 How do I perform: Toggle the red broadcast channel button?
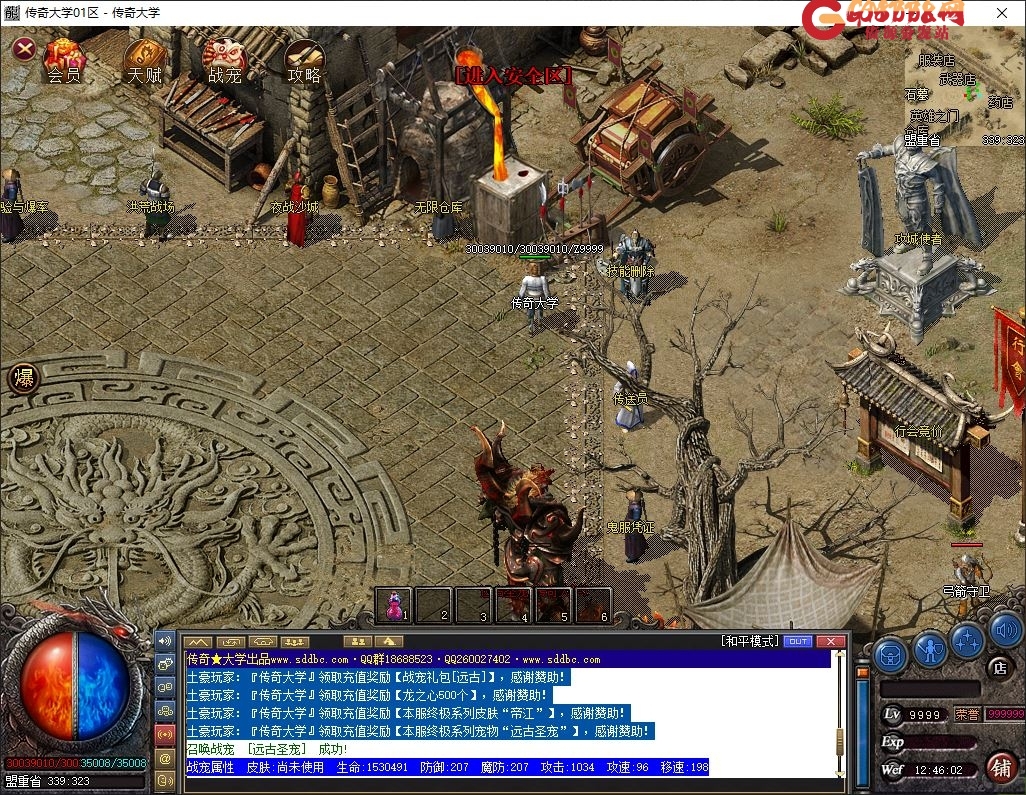tap(165, 734)
